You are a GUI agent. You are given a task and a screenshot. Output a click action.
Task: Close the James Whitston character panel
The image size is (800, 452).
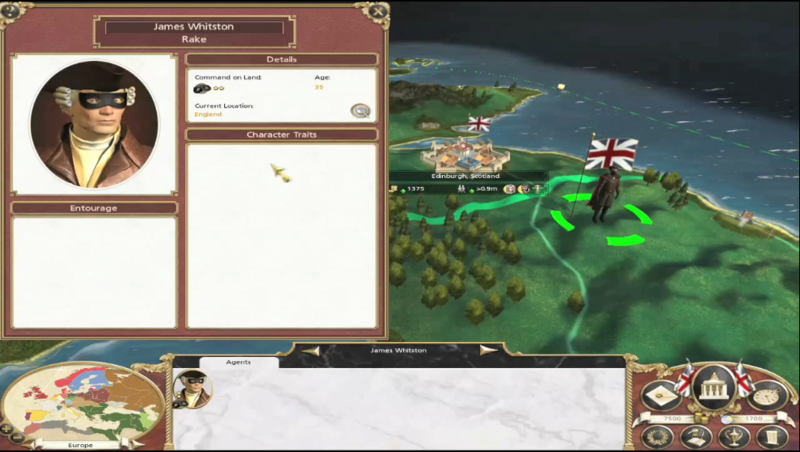(377, 12)
